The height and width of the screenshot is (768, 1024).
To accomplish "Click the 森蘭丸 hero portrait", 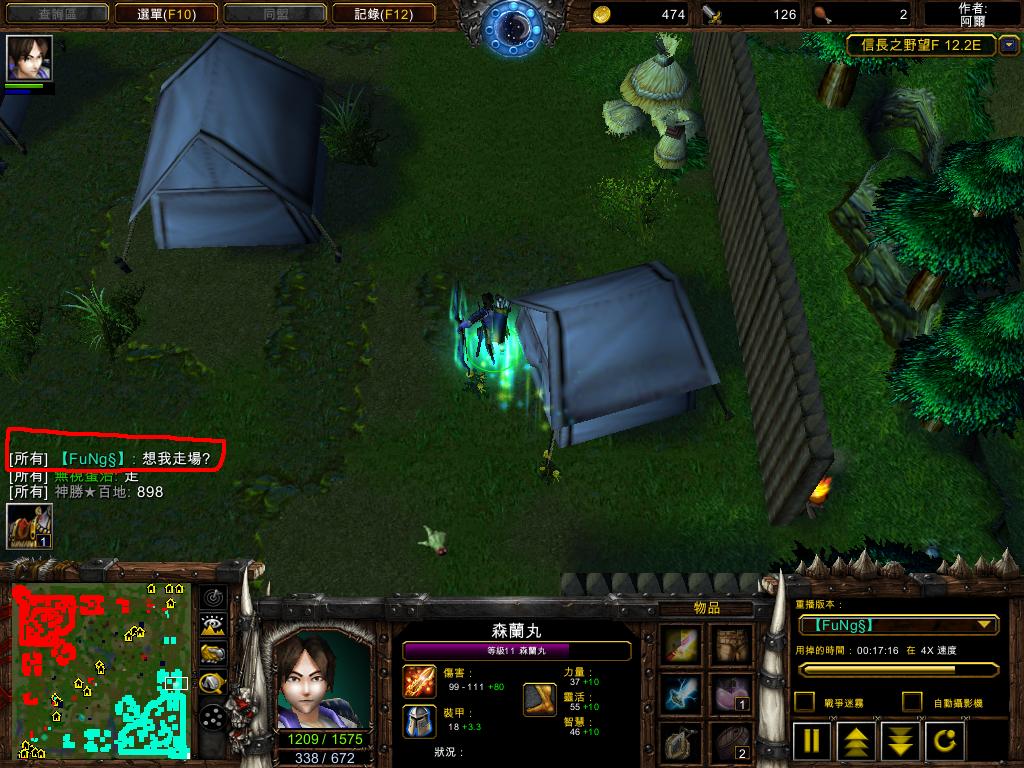I will (x=318, y=678).
